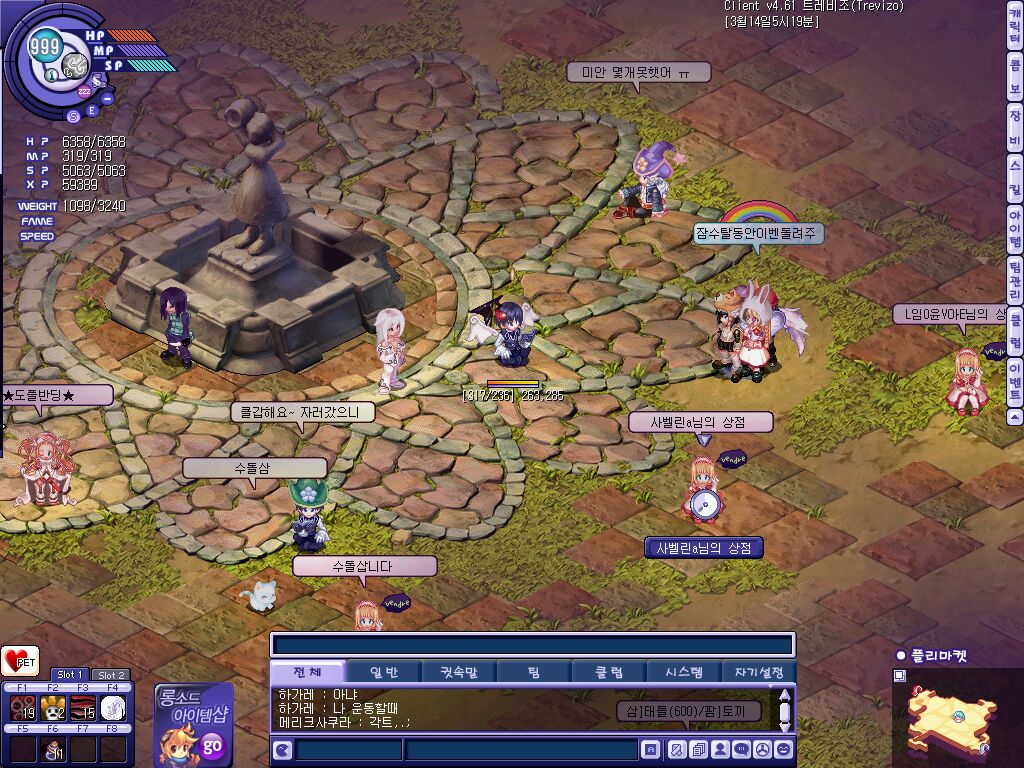This screenshot has height=768, width=1024.
Task: Open the item shop via the go button
Action: (x=212, y=745)
